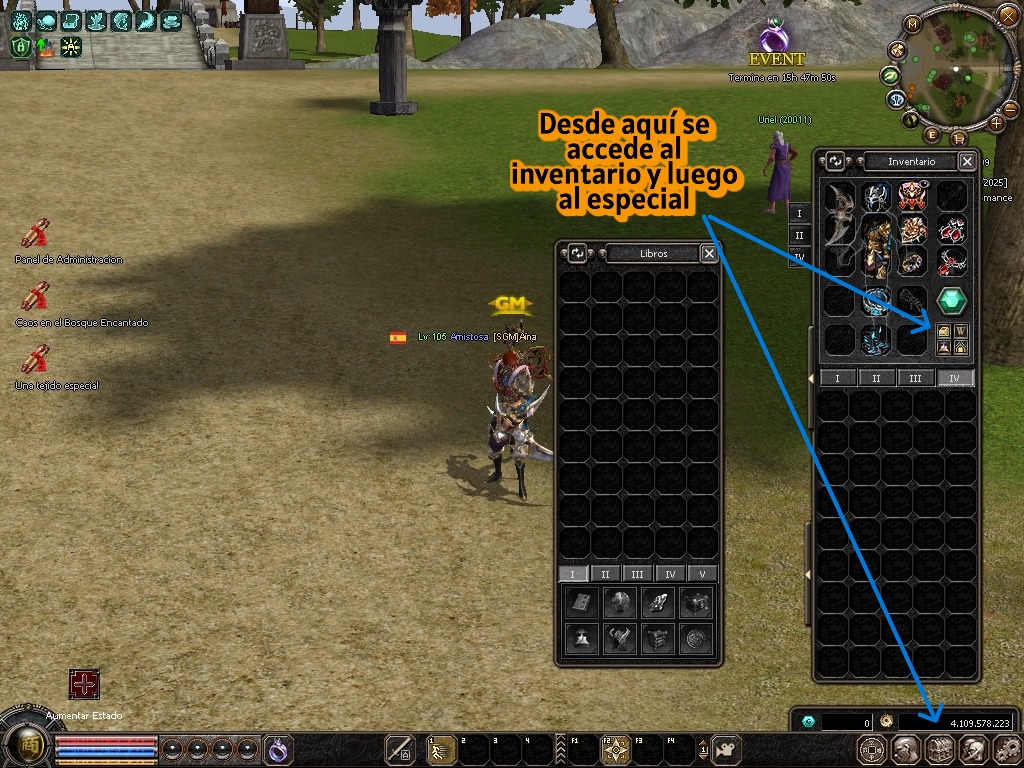Screen dimensions: 1024x768
Task: Close the Libros window
Action: (709, 253)
